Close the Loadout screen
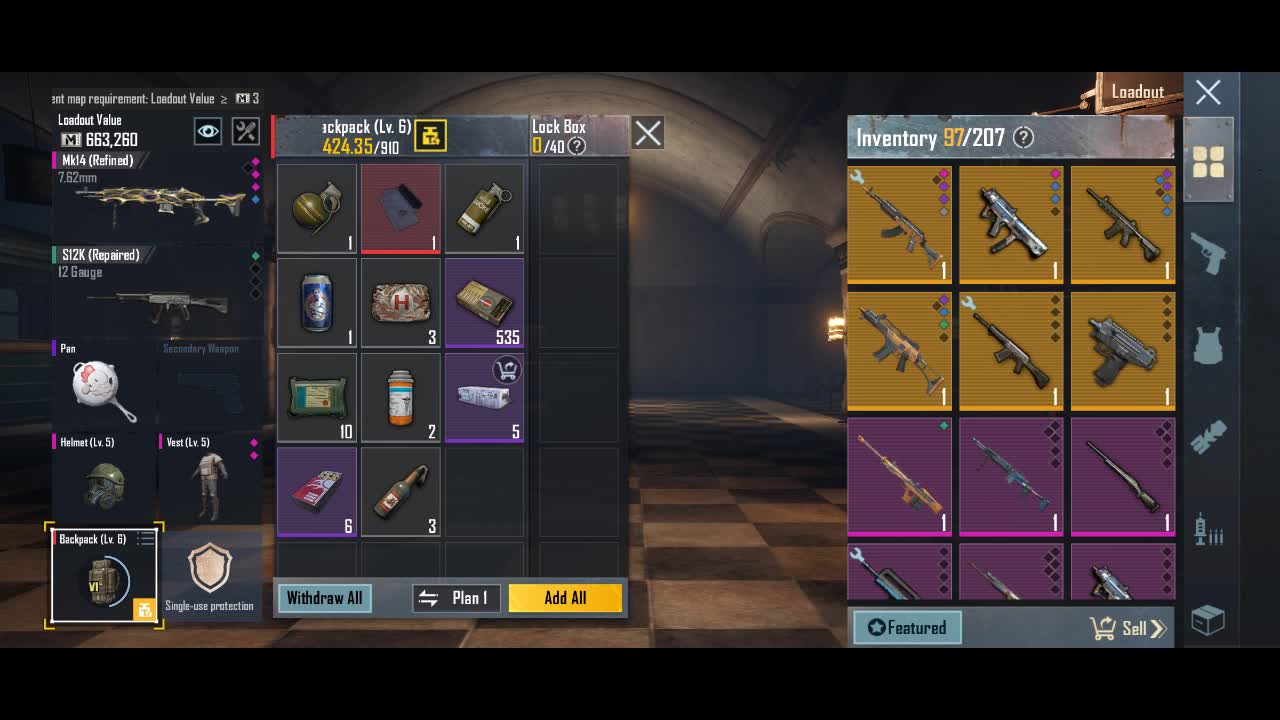Screen dimensions: 1280x720 tap(1208, 93)
